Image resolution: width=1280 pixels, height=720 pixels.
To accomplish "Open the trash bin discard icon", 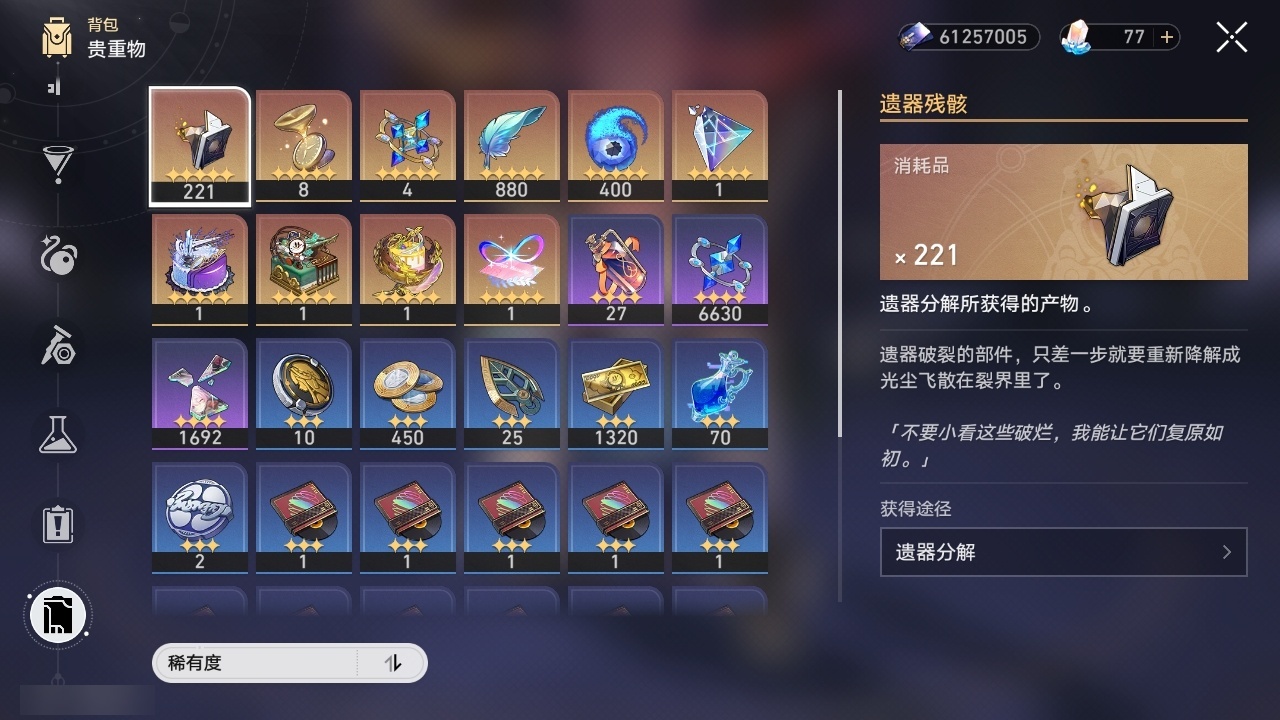I will click(x=57, y=615).
